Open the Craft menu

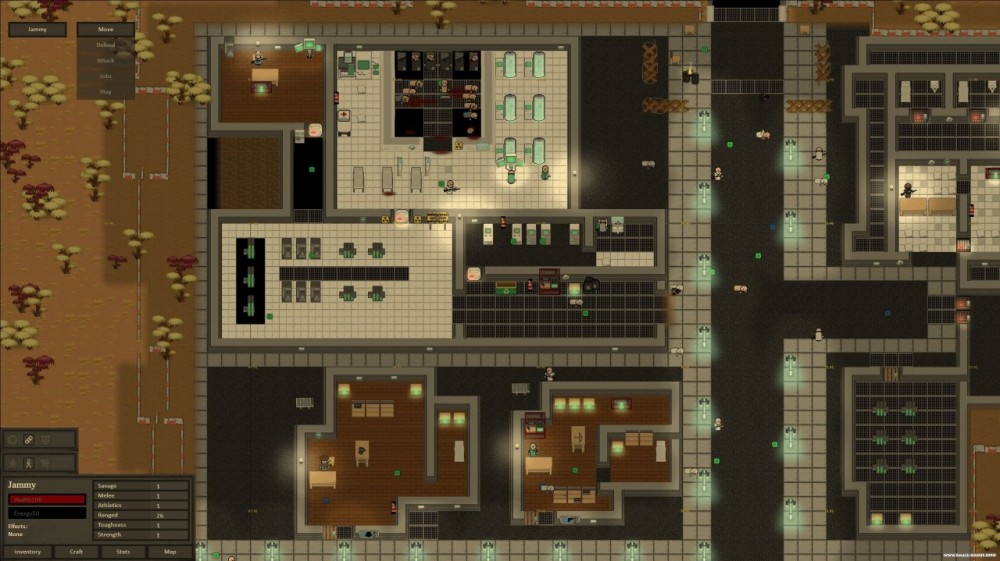pyautogui.click(x=76, y=552)
